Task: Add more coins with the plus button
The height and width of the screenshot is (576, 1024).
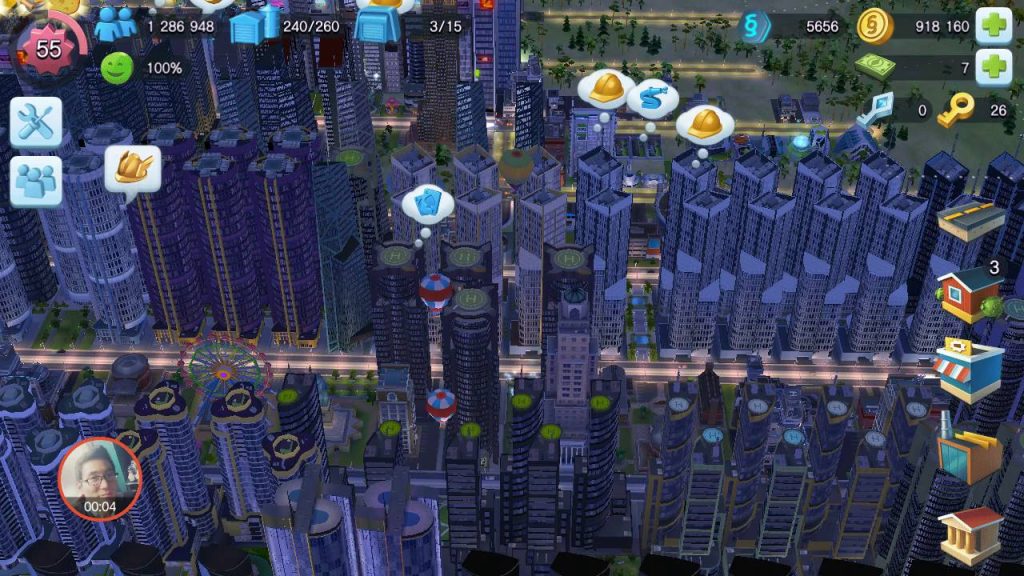Action: click(993, 26)
